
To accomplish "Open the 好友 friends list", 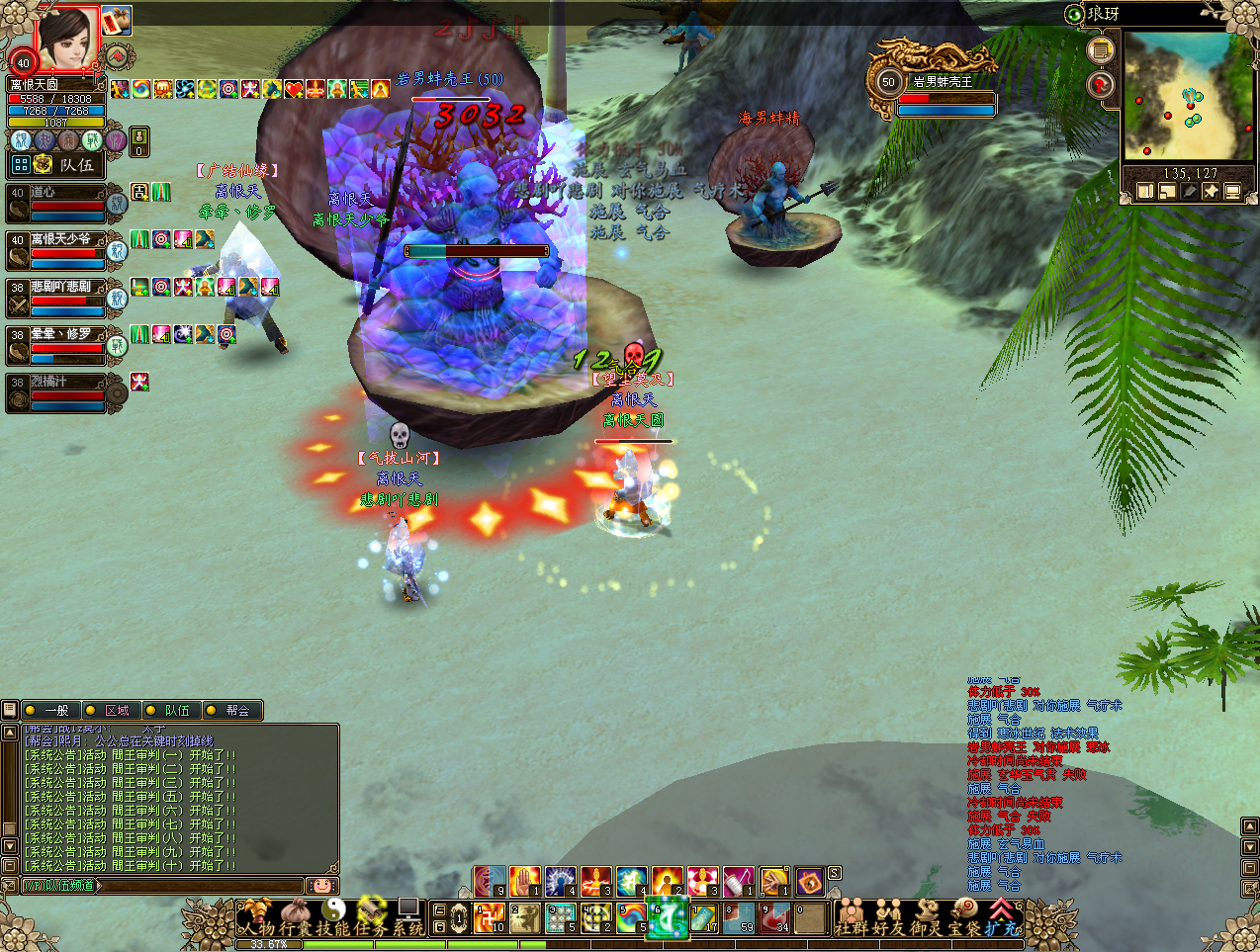I will pyautogui.click(x=889, y=919).
